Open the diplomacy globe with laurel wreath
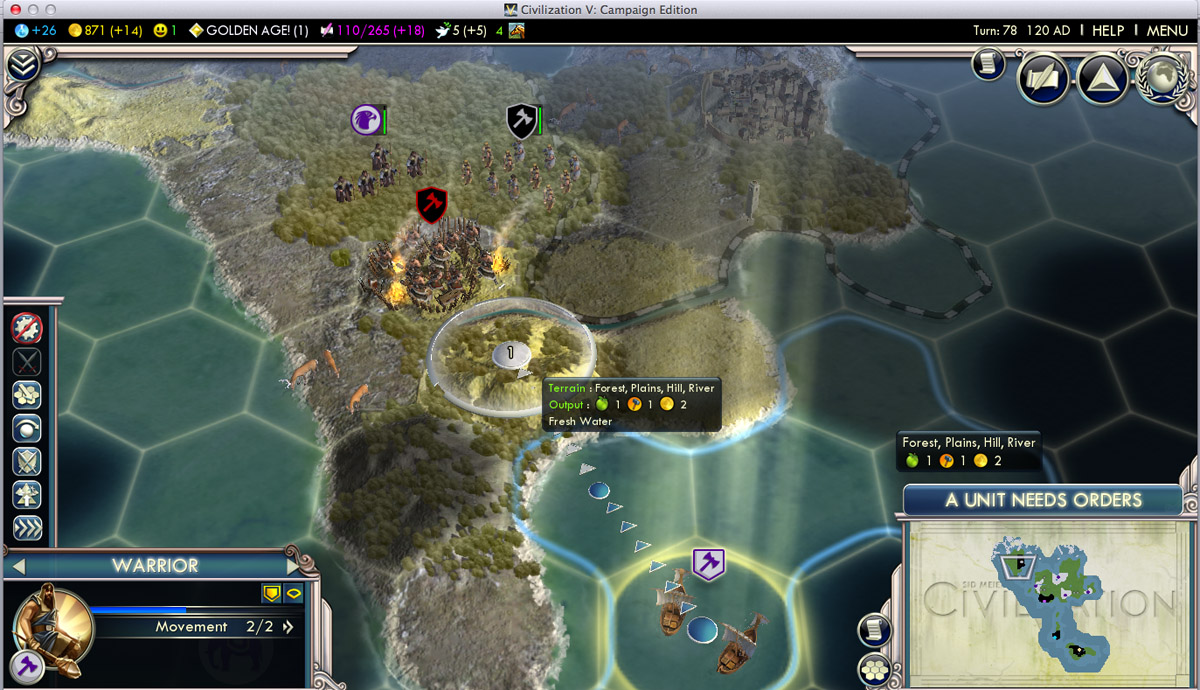Image resolution: width=1200 pixels, height=690 pixels. coord(1161,78)
